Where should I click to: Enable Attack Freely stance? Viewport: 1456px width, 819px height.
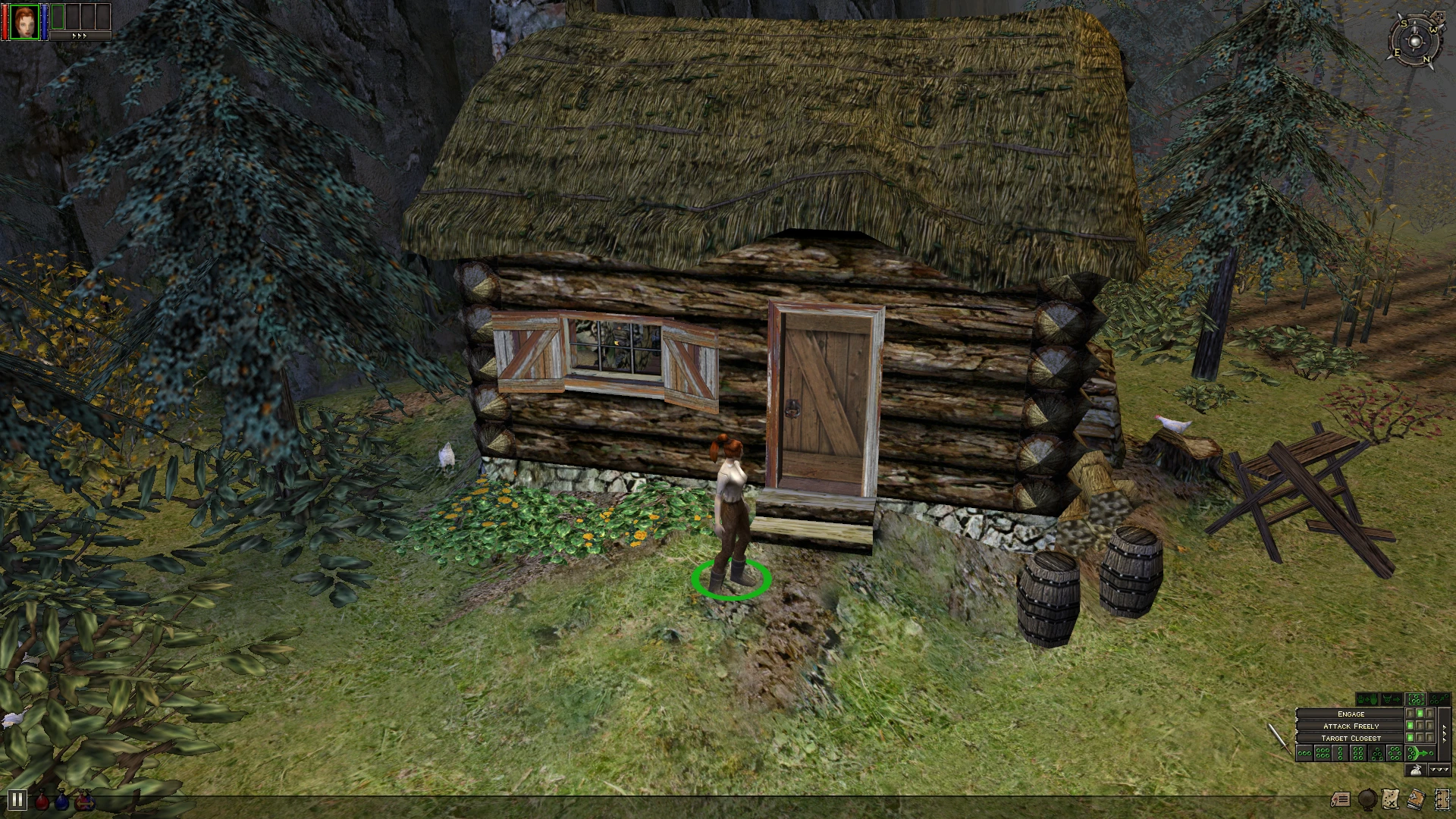pyautogui.click(x=1350, y=726)
